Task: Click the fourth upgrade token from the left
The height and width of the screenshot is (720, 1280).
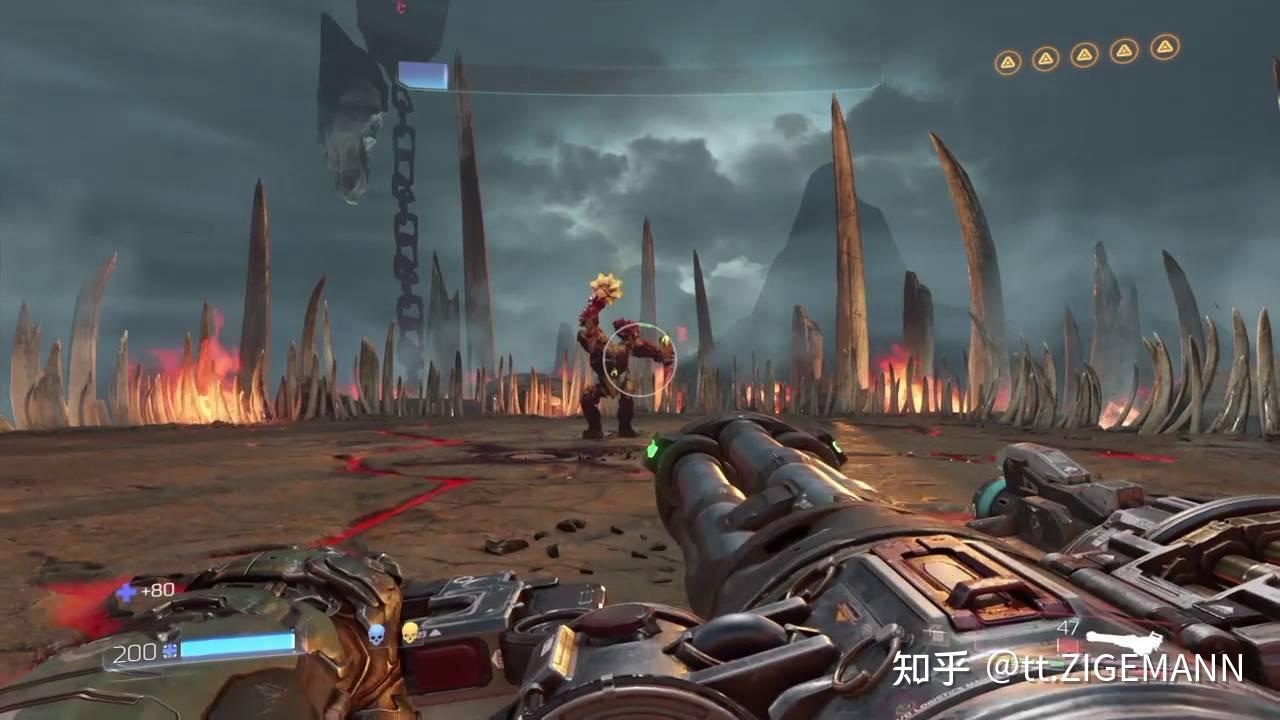Action: pyautogui.click(x=1122, y=48)
